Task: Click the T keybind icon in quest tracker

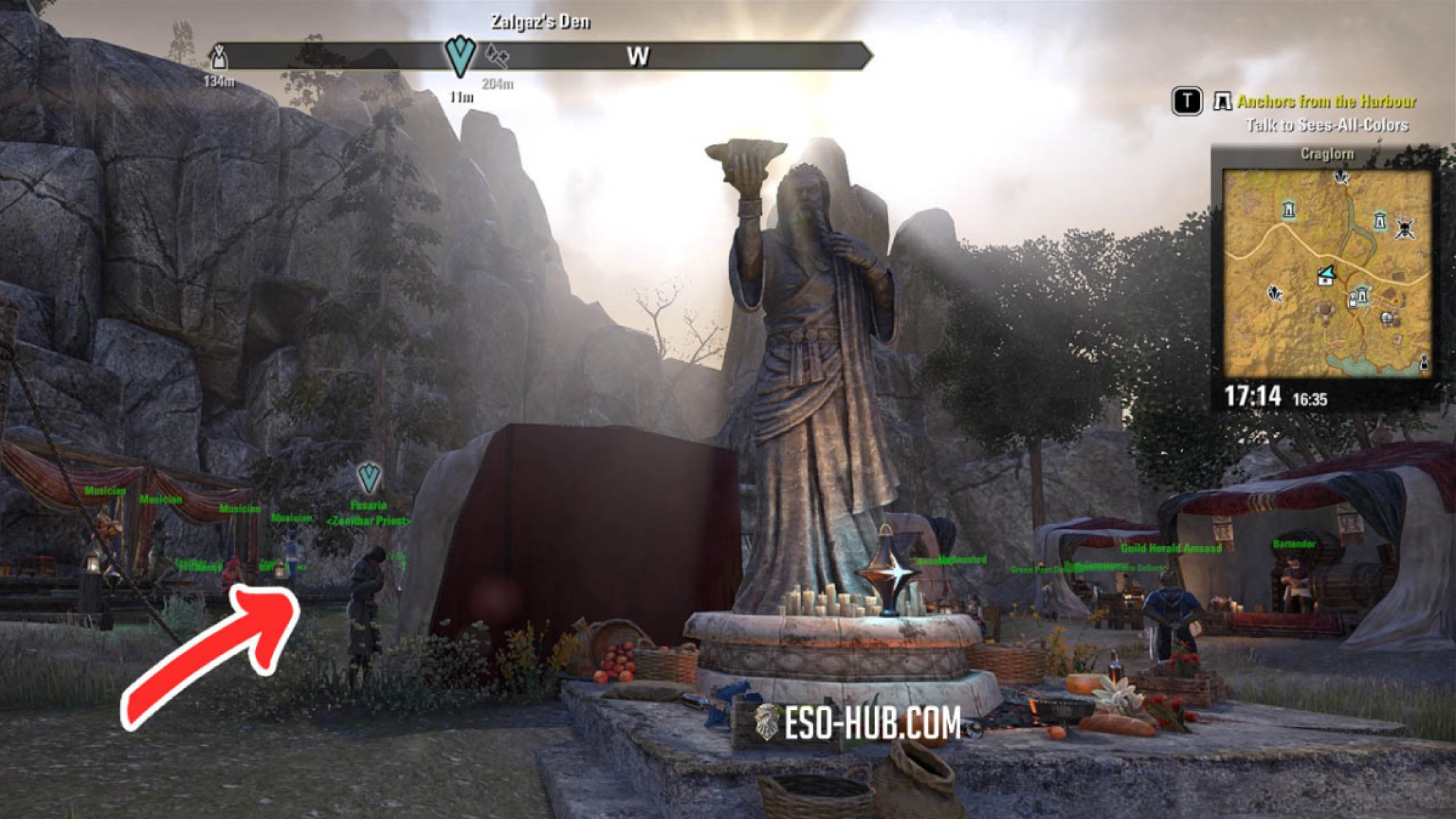Action: 1186,102
